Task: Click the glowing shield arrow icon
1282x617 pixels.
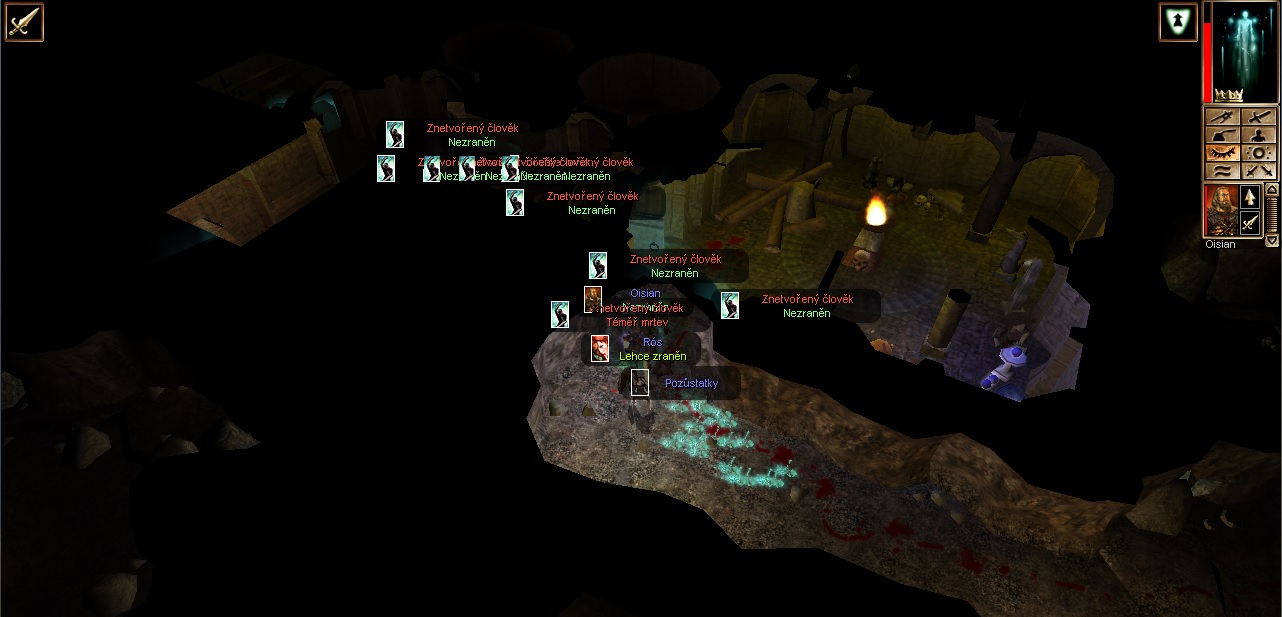Action: [1178, 22]
